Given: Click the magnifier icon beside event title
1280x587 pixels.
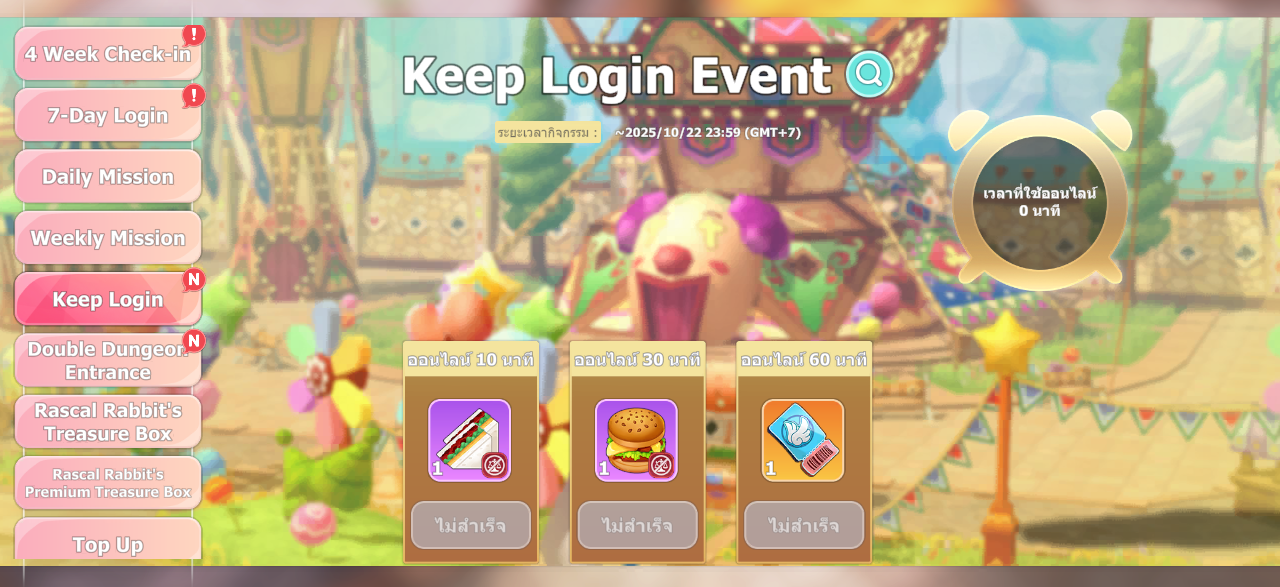Looking at the screenshot, I should (x=869, y=74).
